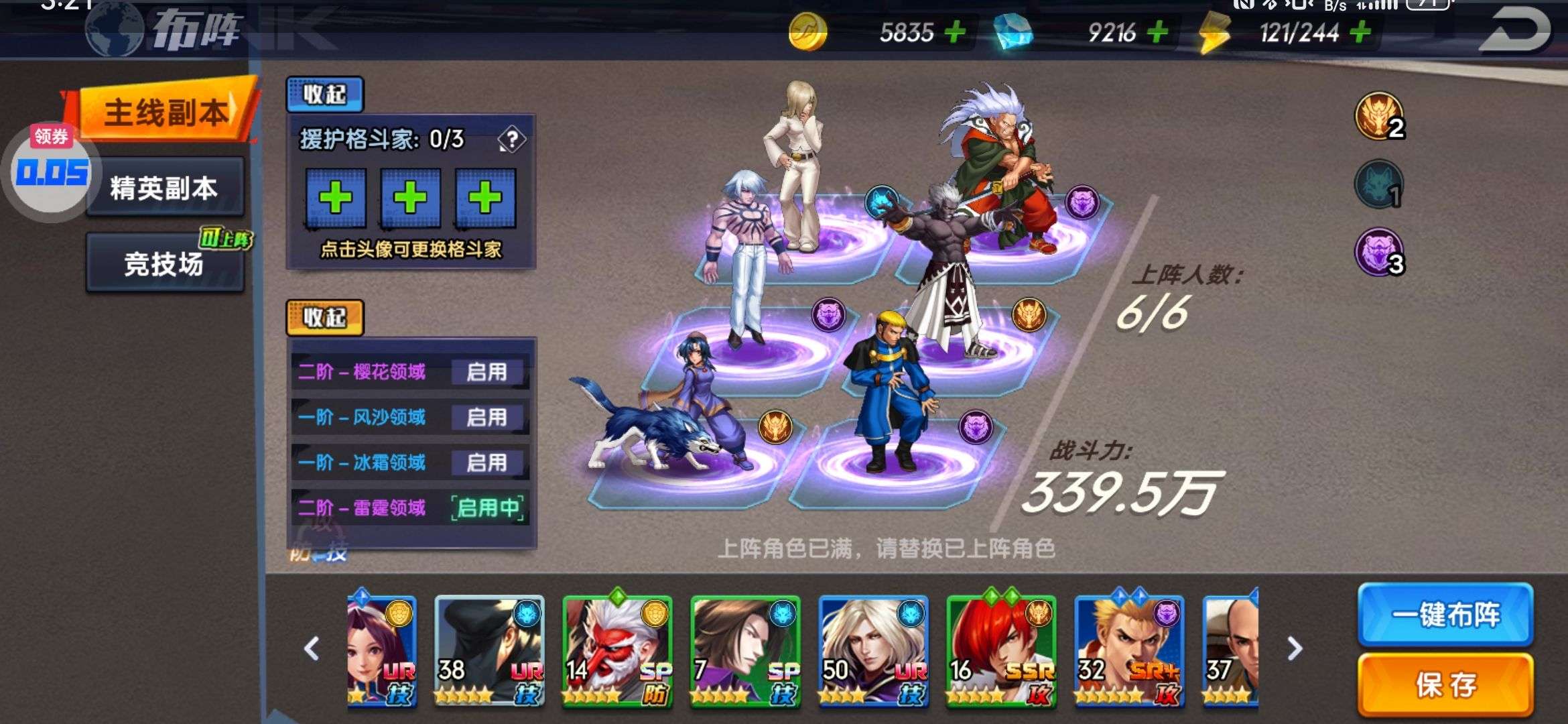
Task: Go back using the return arrow
Action: [x=1514, y=30]
